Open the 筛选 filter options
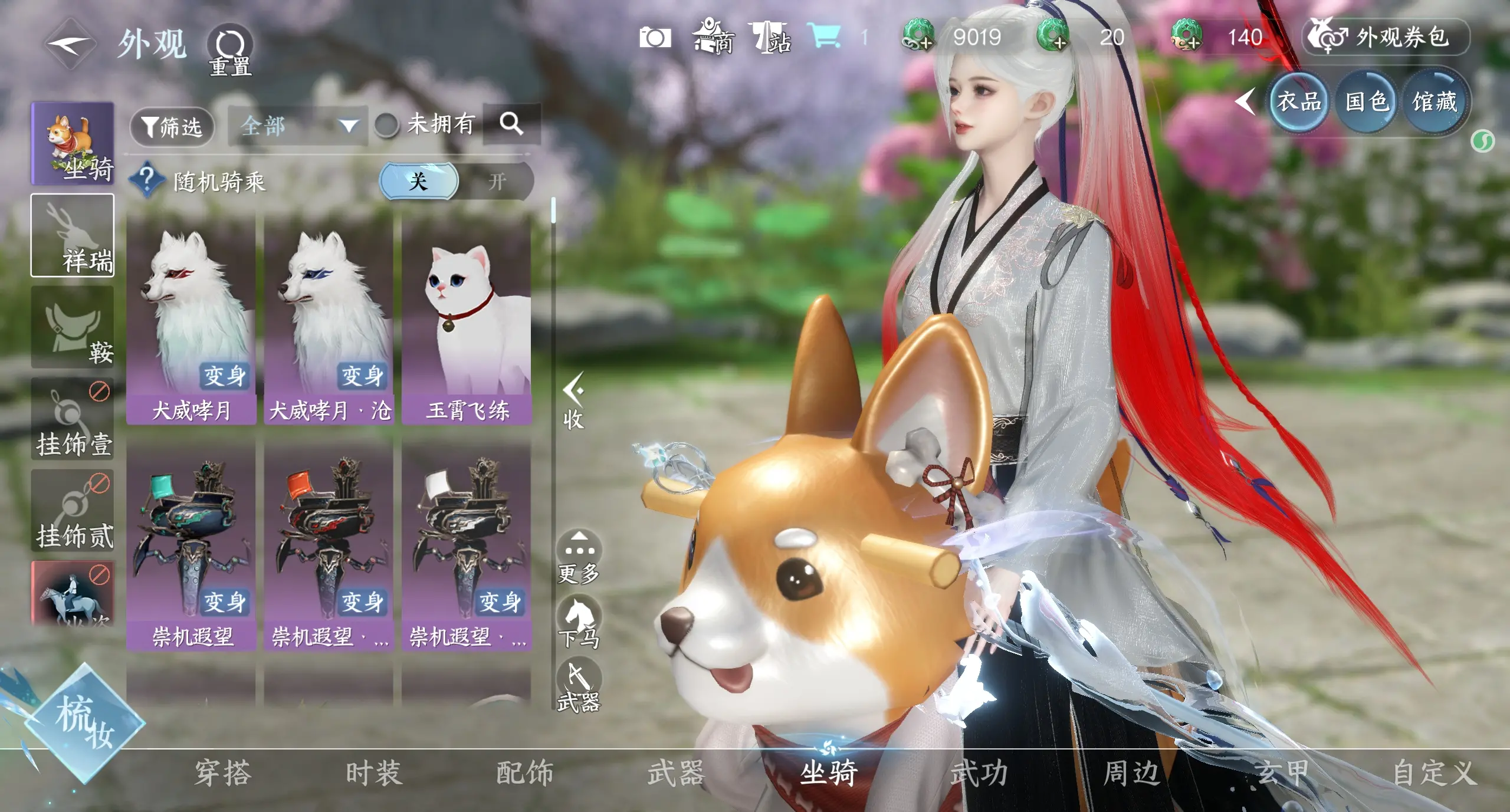 172,126
